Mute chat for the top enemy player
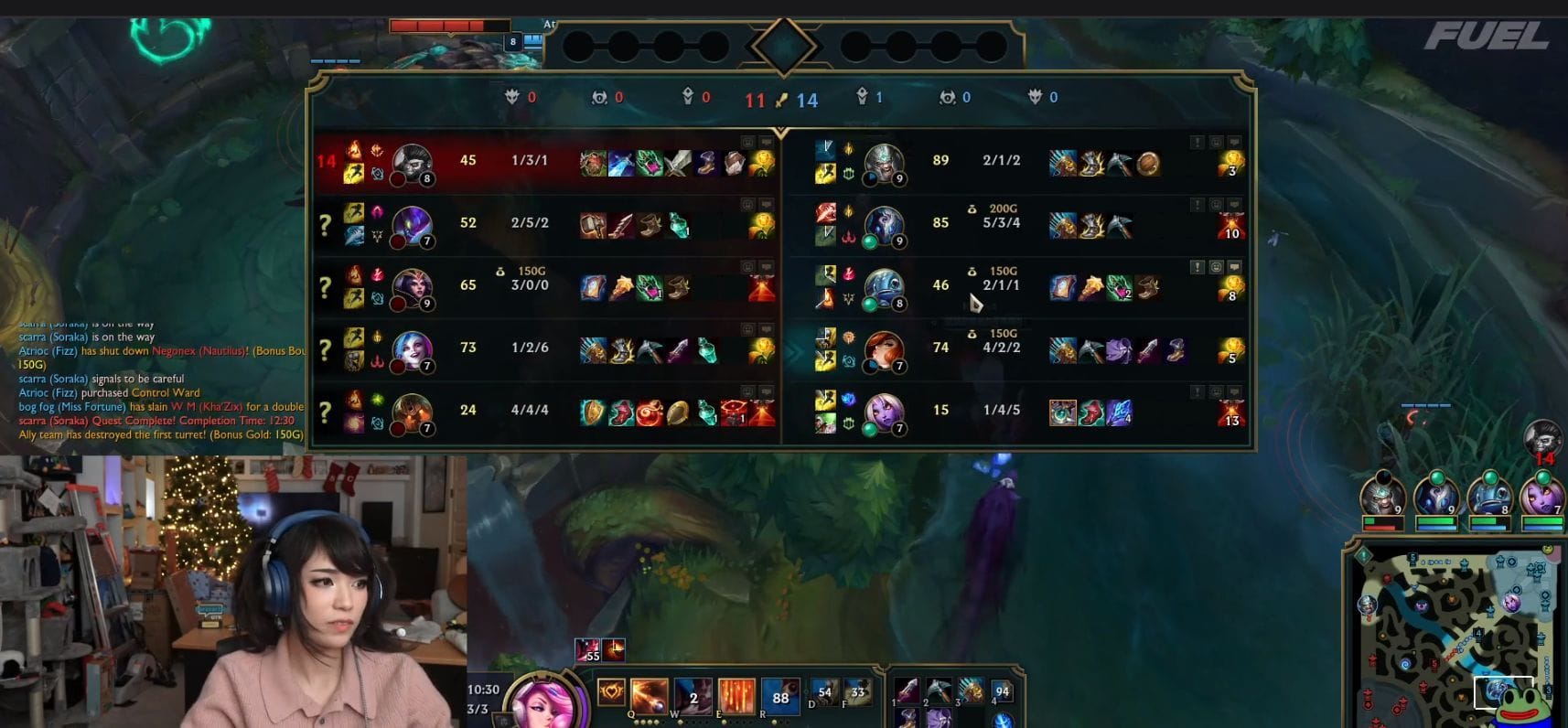 (1234, 142)
